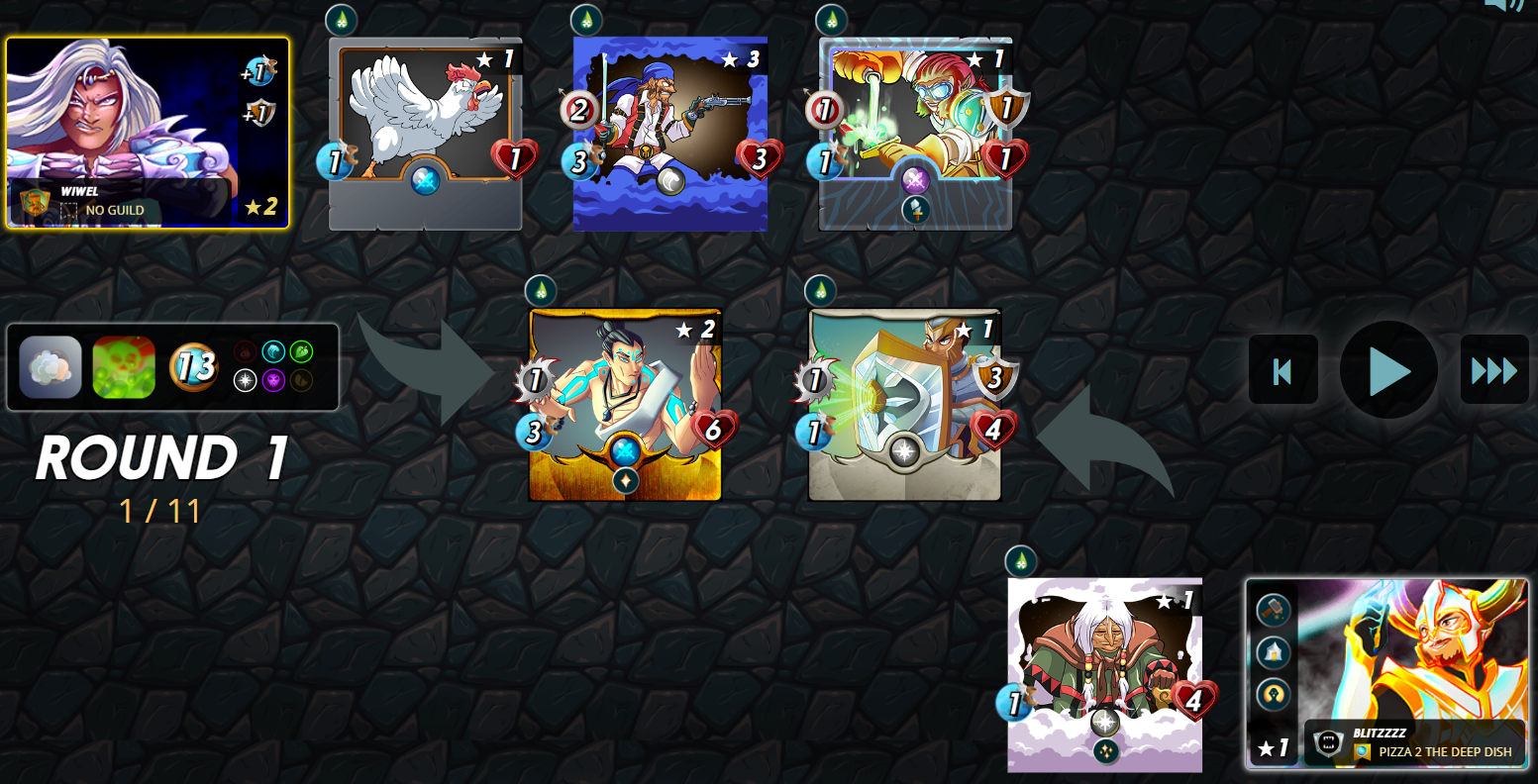Open the Noxious Fumes ruleset icon
The height and width of the screenshot is (784, 1538).
click(x=123, y=367)
